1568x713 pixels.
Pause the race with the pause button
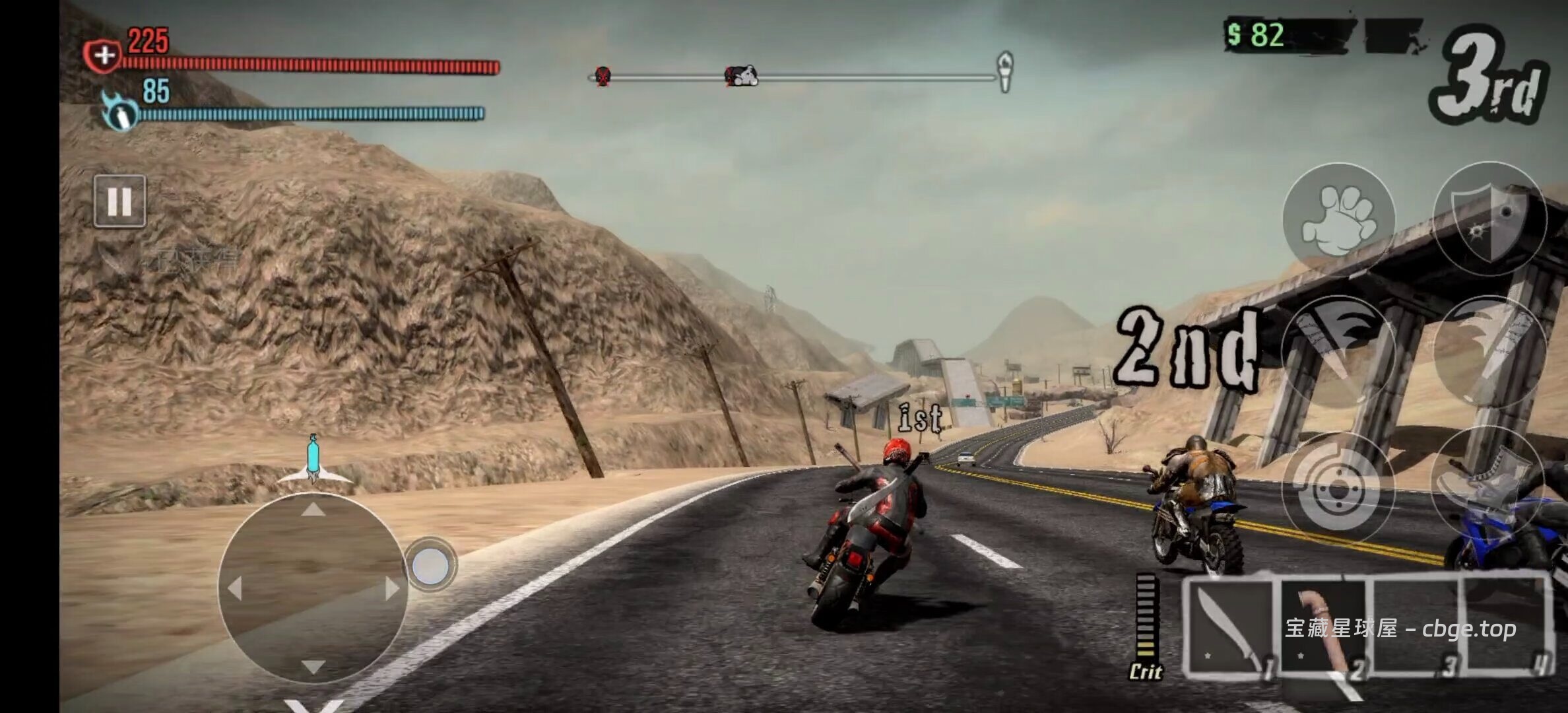click(x=119, y=201)
